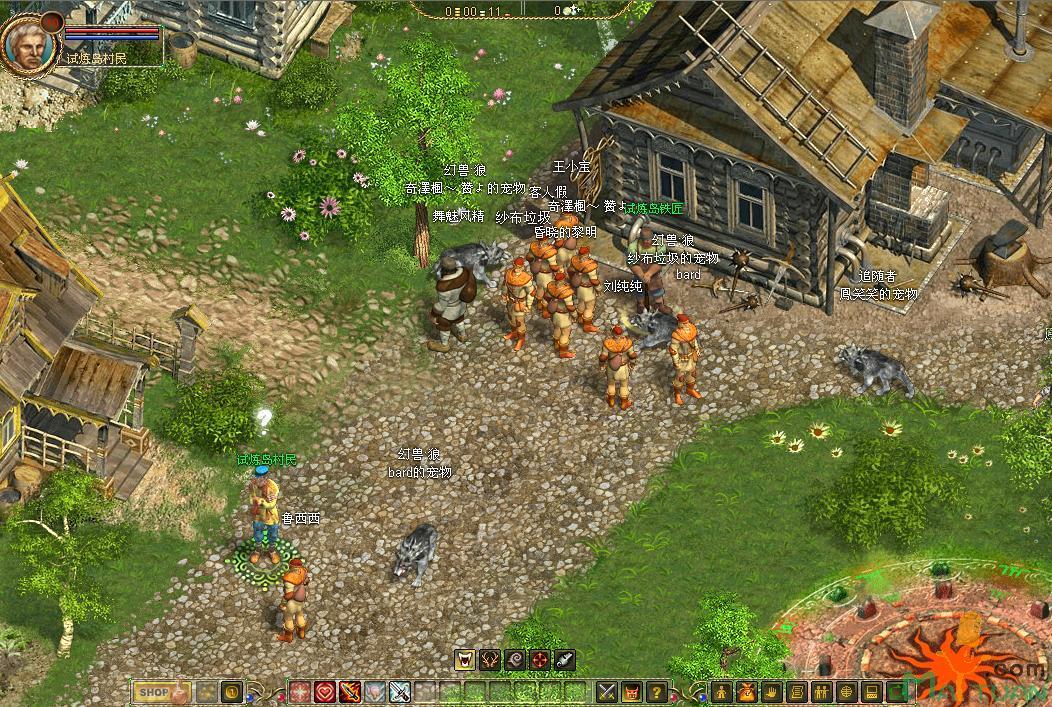This screenshot has width=1052, height=707.
Task: Select the blue-backed sword skill slot
Action: click(x=400, y=691)
